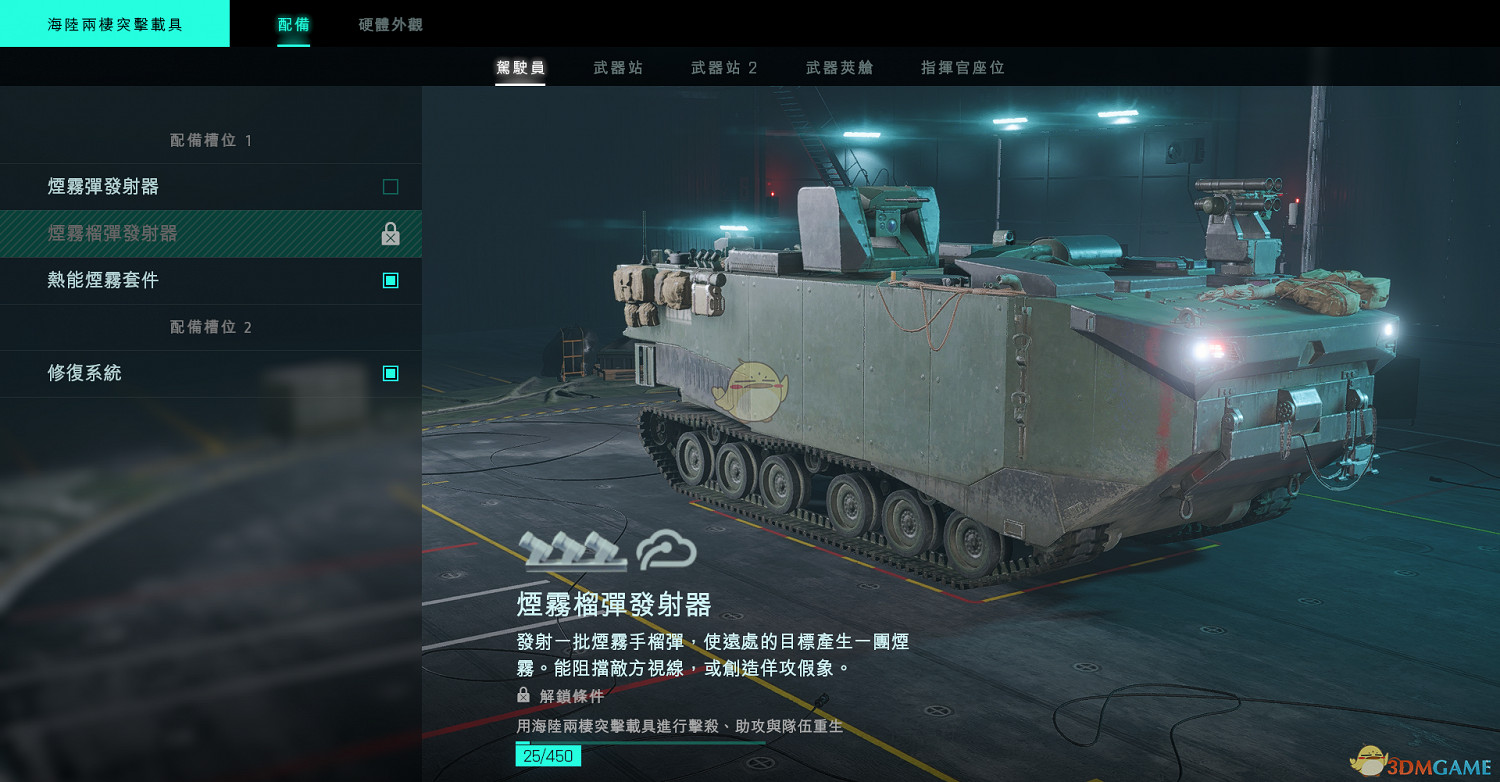Disable the 修復系統 checkbox
Viewport: 1500px width, 782px height.
click(392, 373)
